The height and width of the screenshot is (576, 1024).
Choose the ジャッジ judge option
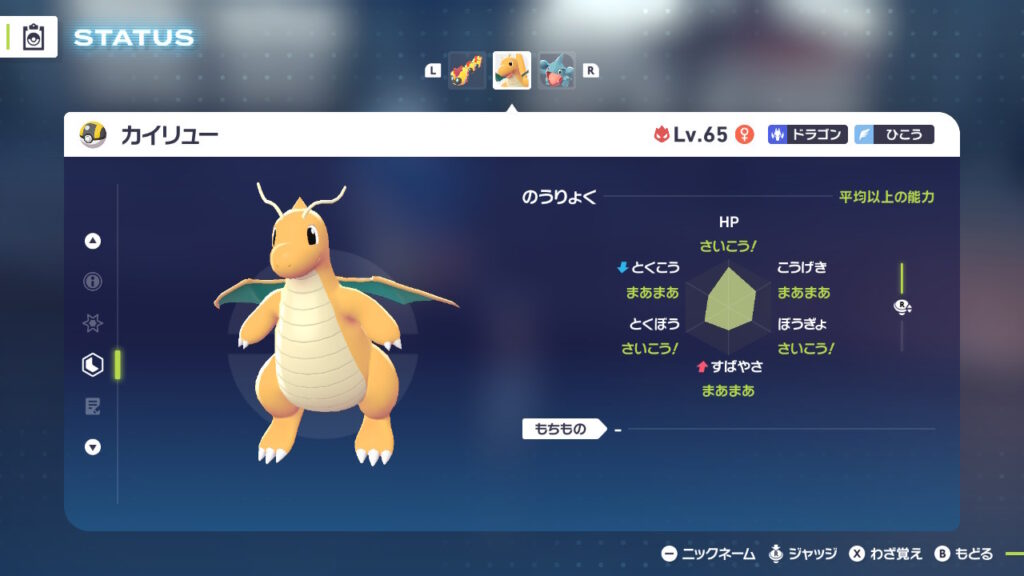[801, 554]
